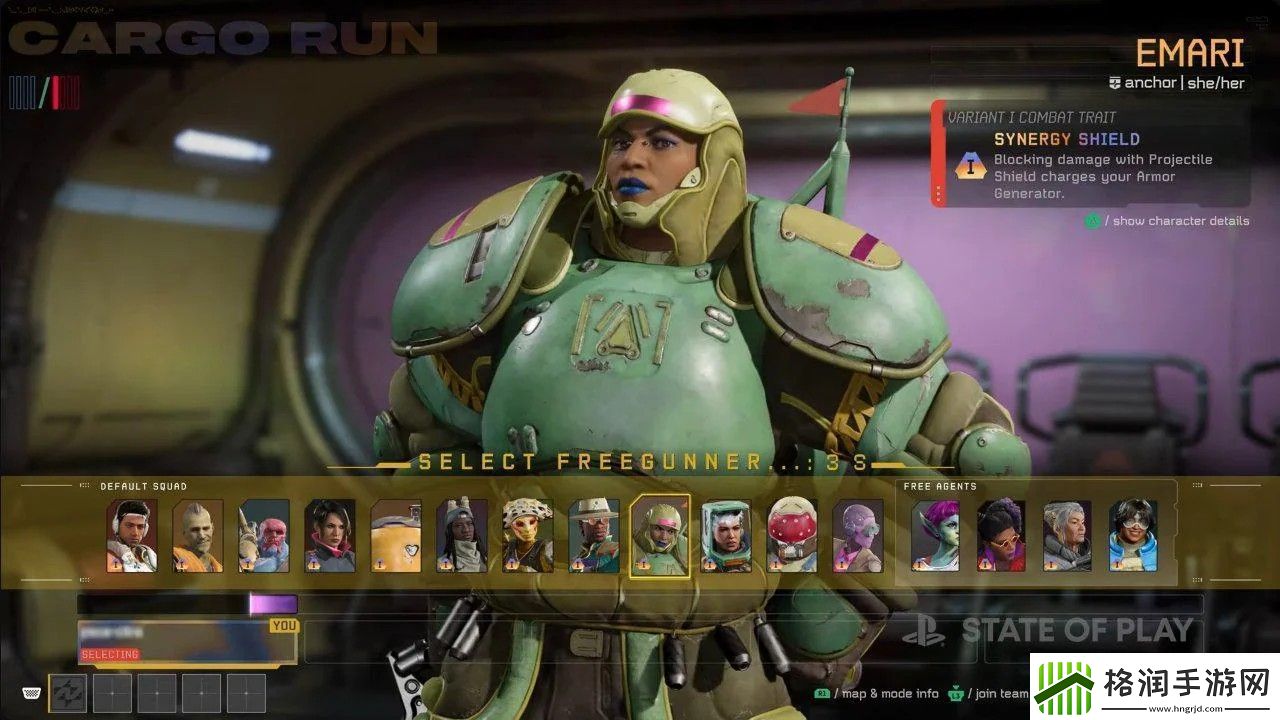Pick the red-skinned alien freegunner
The width and height of the screenshot is (1280, 720).
click(264, 536)
